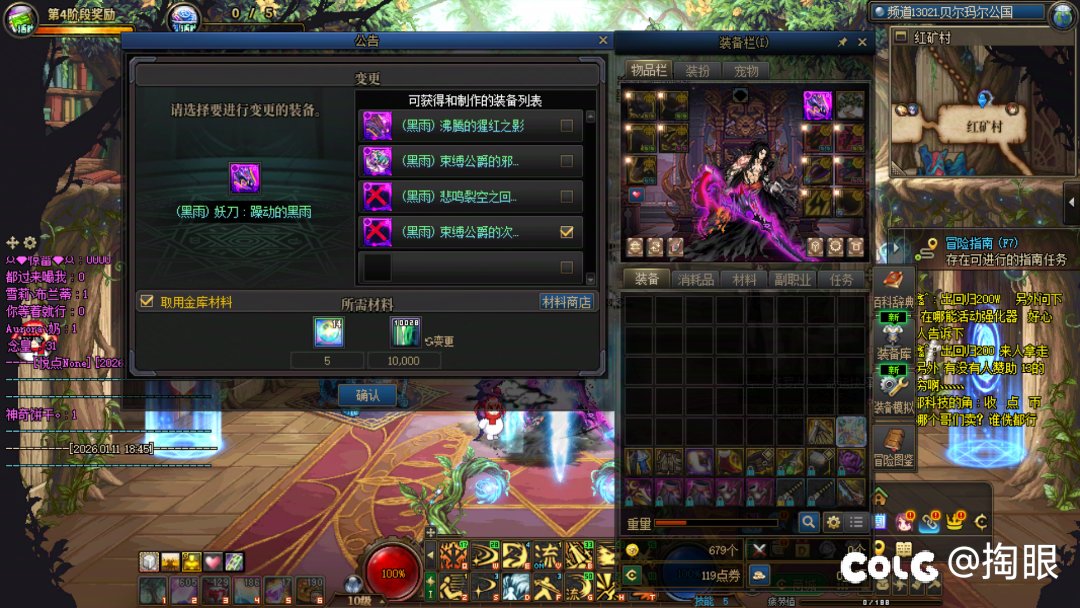Tick the checkbox for 沸腾的猩红之影
Viewport: 1080px width, 608px height.
(567, 126)
